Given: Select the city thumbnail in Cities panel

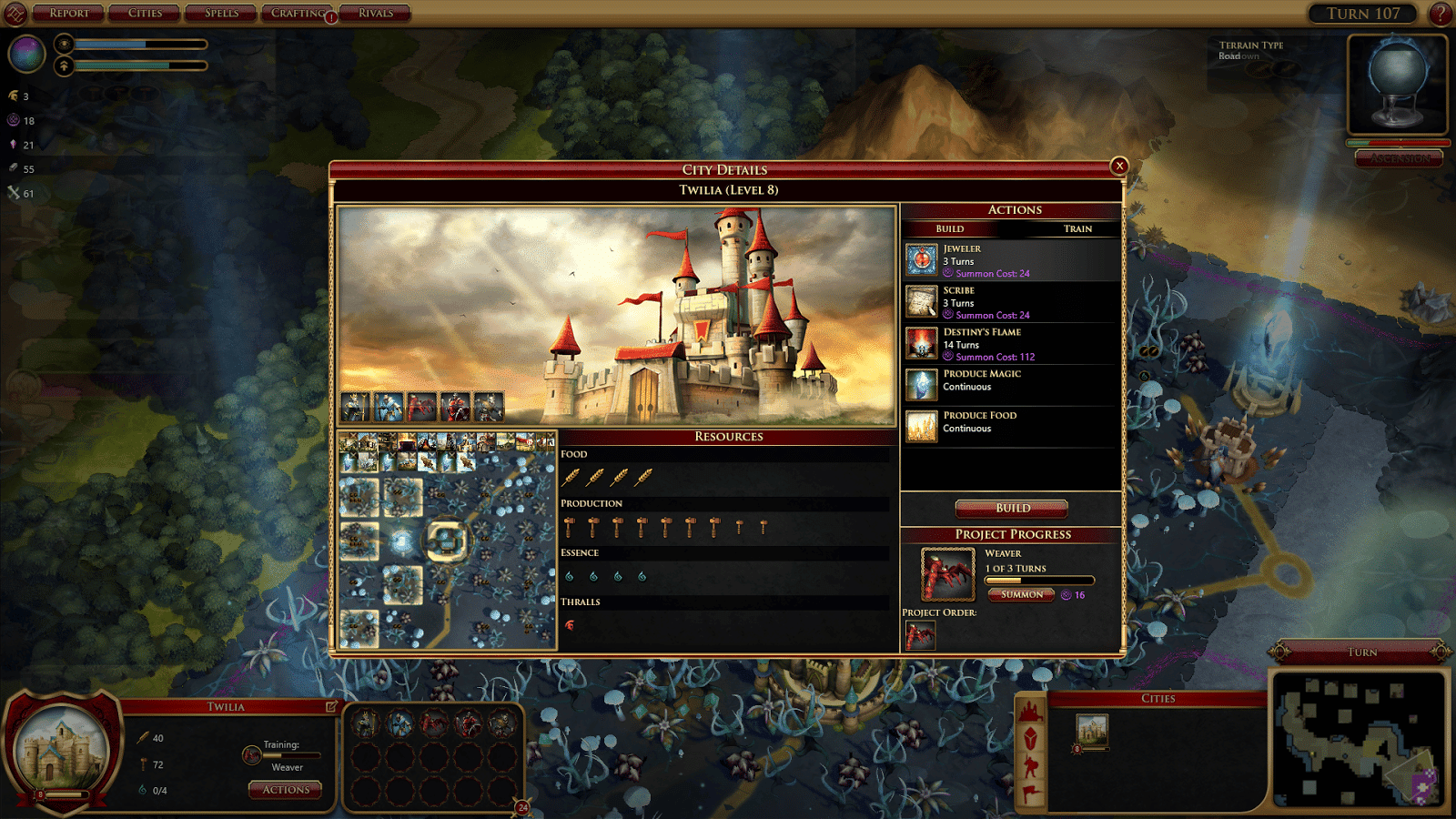Looking at the screenshot, I should coord(1092,729).
